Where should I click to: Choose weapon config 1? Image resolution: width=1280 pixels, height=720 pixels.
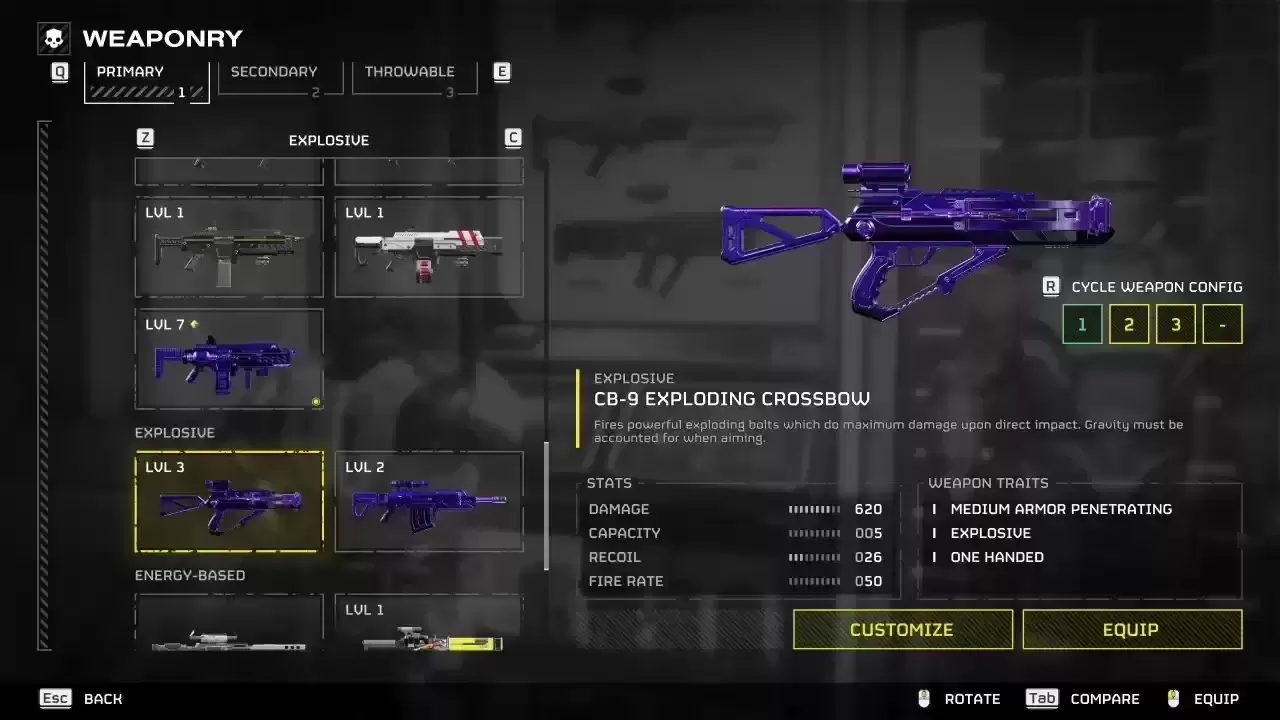(1082, 324)
